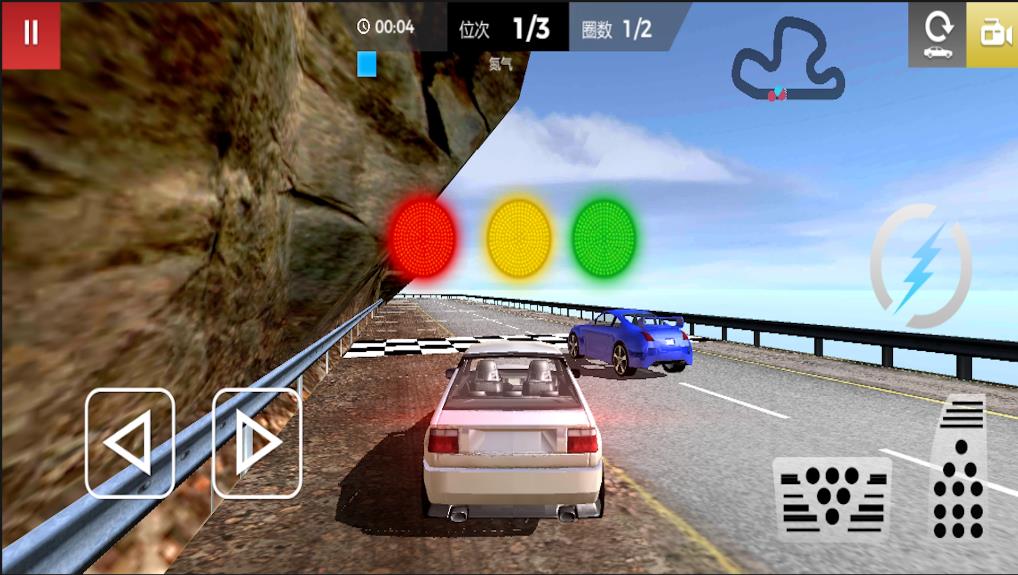Screen dimensions: 1018x575
Task: Tap the brake pedal
Action: click(832, 499)
